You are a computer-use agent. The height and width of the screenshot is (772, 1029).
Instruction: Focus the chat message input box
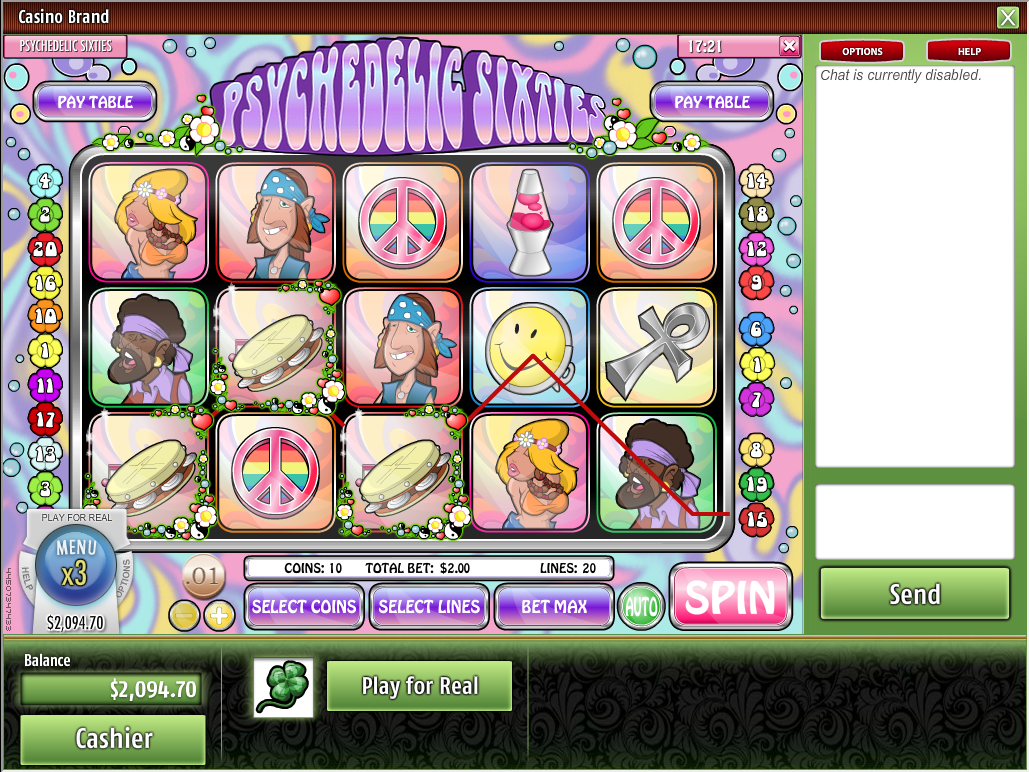pos(914,522)
